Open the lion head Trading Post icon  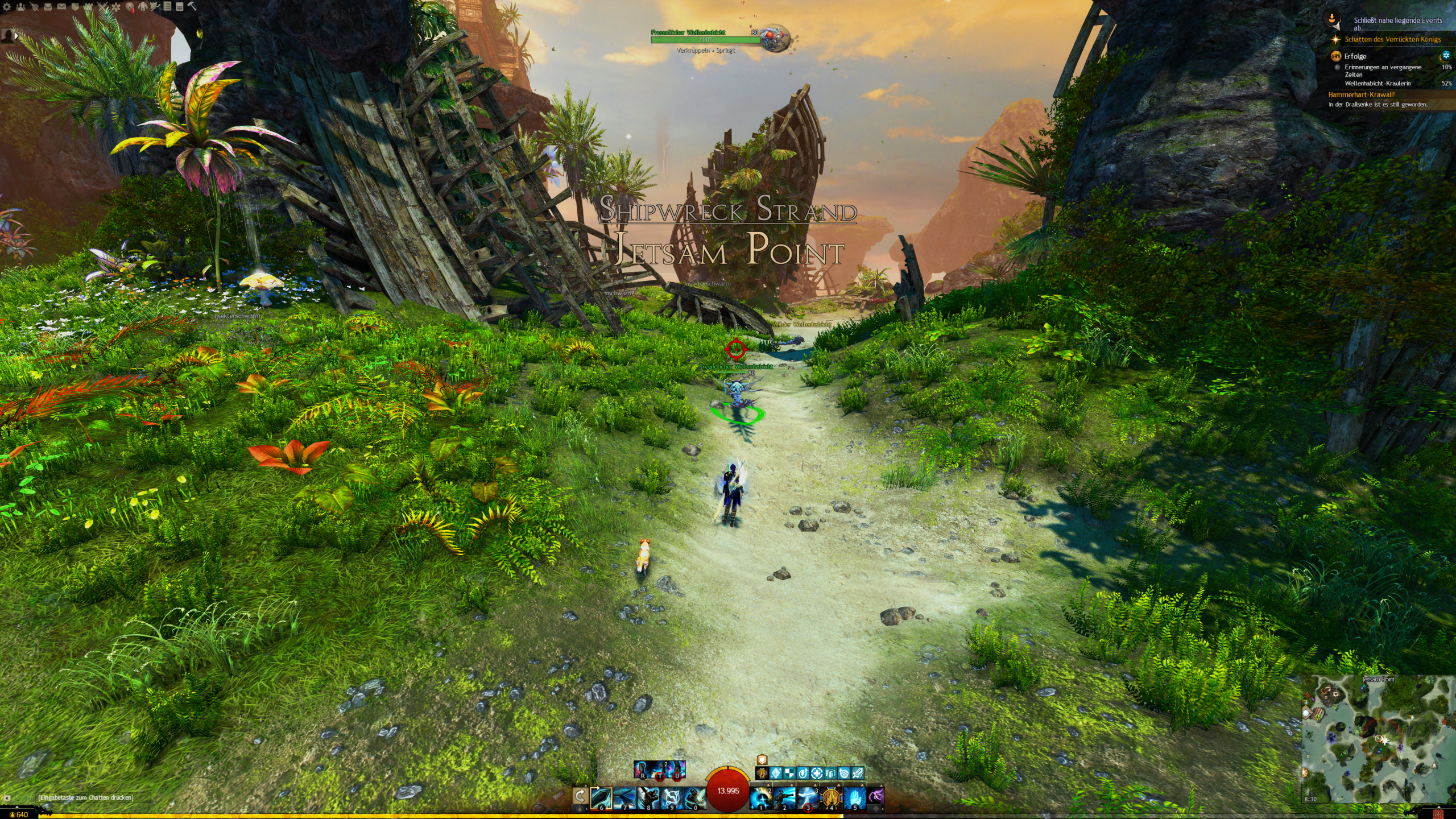[x=130, y=7]
